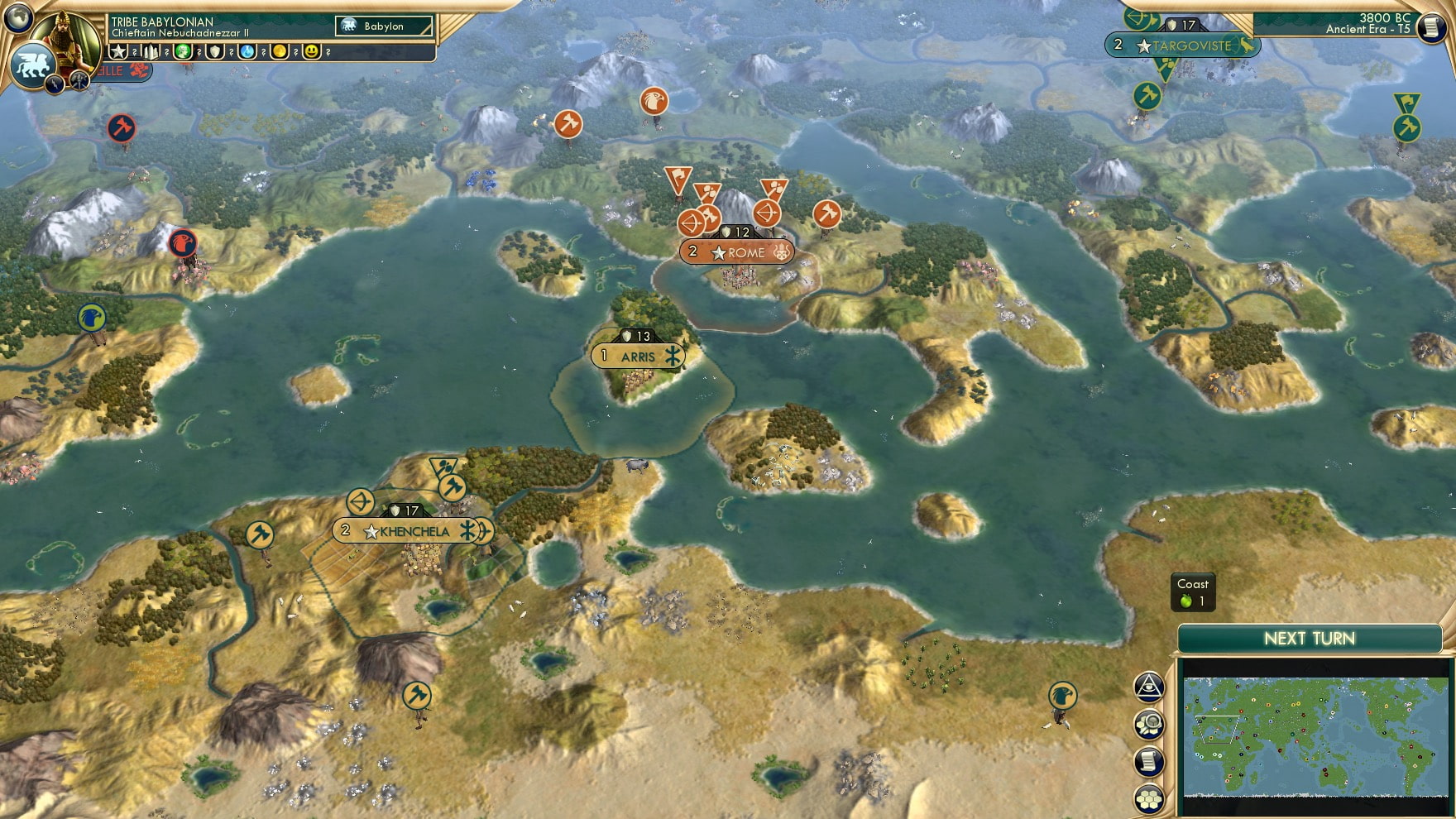Open Rome's city screen via its banner
This screenshot has height=819, width=1456.
tap(739, 252)
